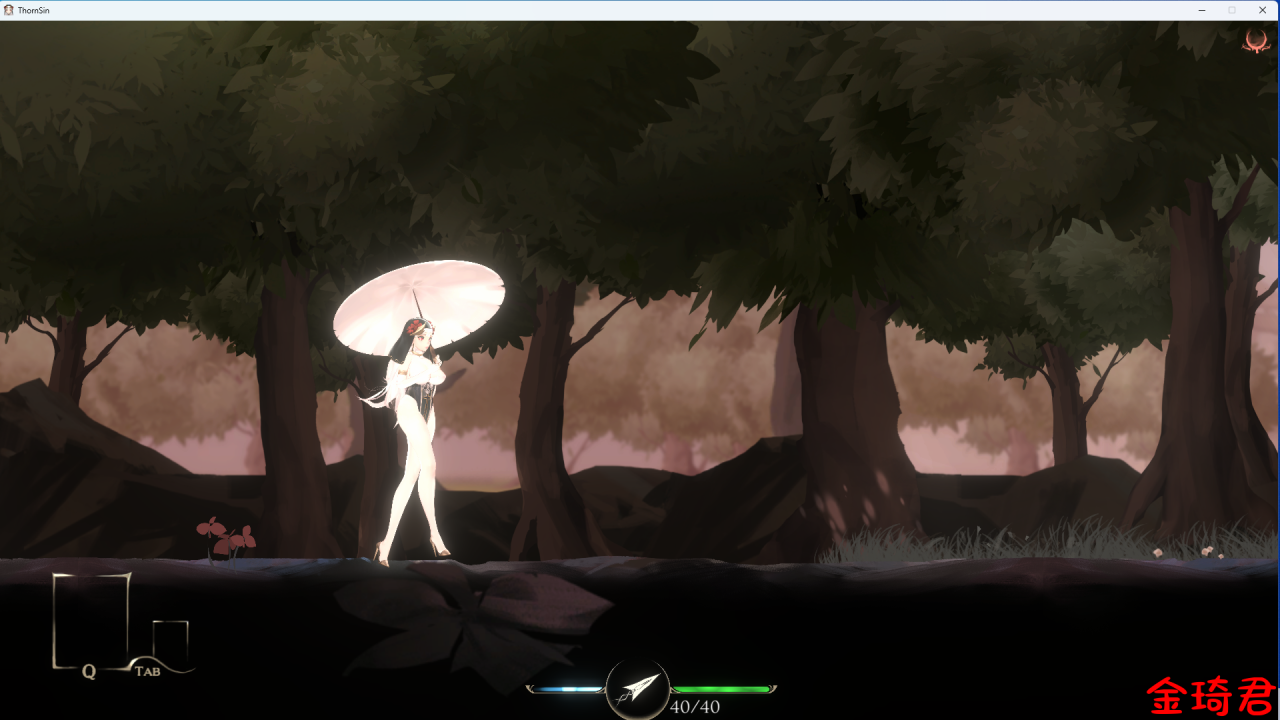This screenshot has height=720, width=1280.
Task: Select the large card slot above Q
Action: pos(91,618)
